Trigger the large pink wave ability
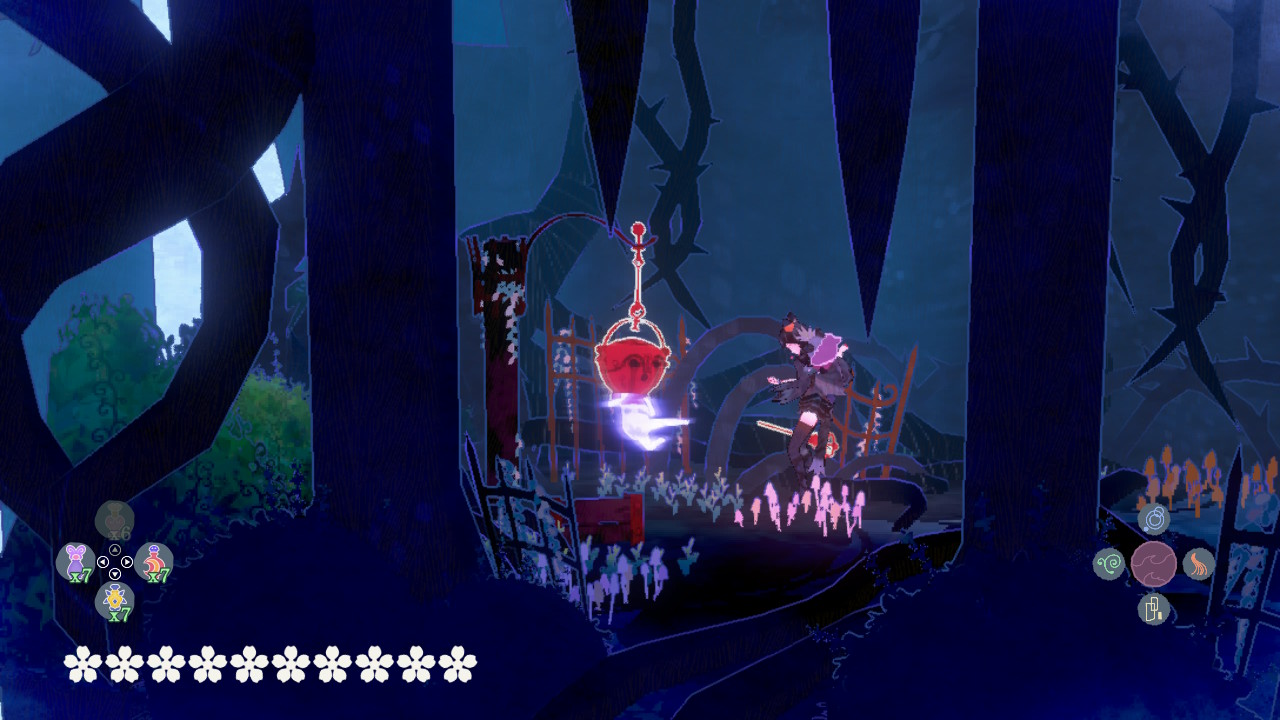1280x720 pixels. pyautogui.click(x=1154, y=564)
